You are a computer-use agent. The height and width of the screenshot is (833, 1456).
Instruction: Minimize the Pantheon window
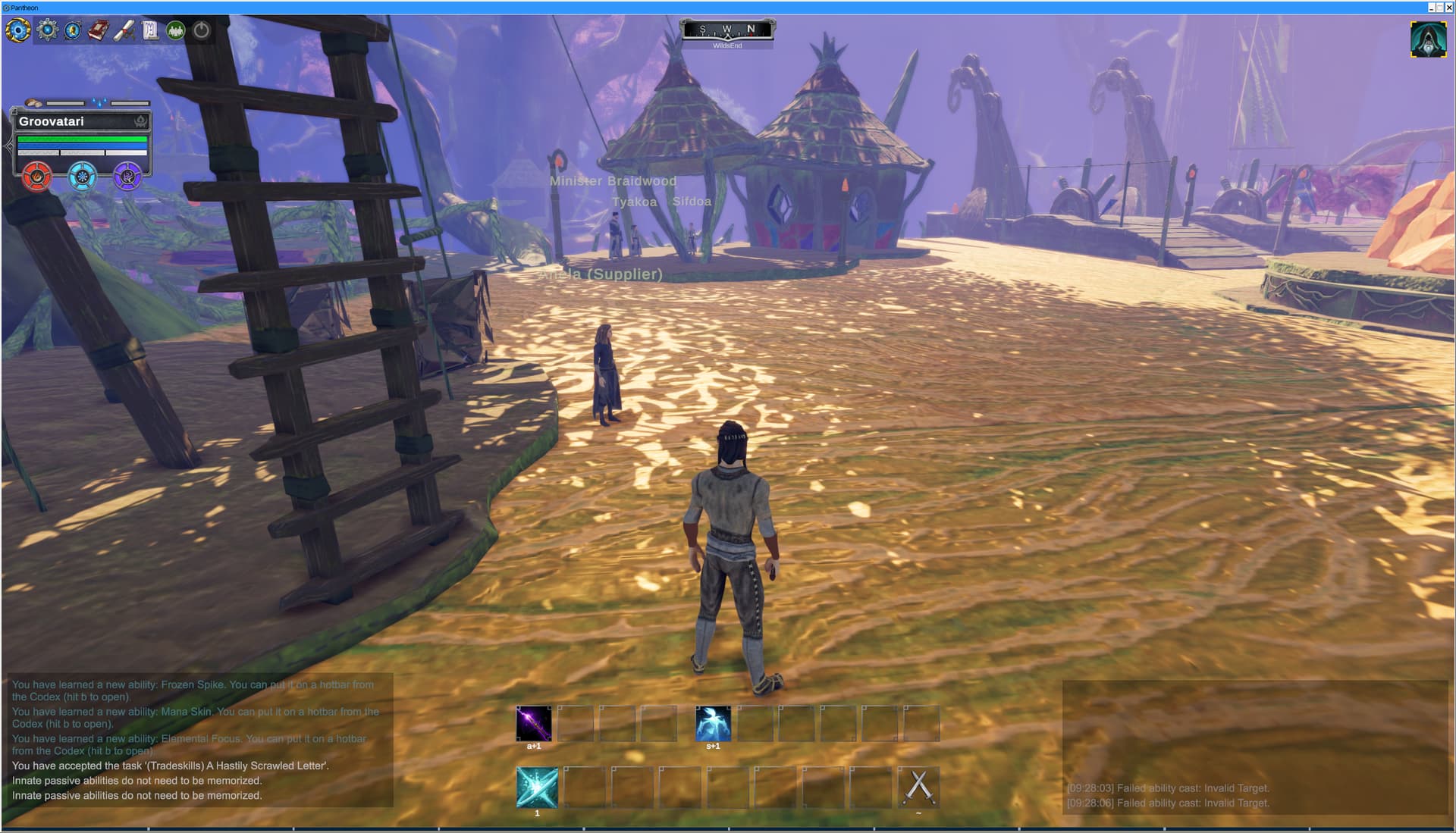[x=1431, y=8]
